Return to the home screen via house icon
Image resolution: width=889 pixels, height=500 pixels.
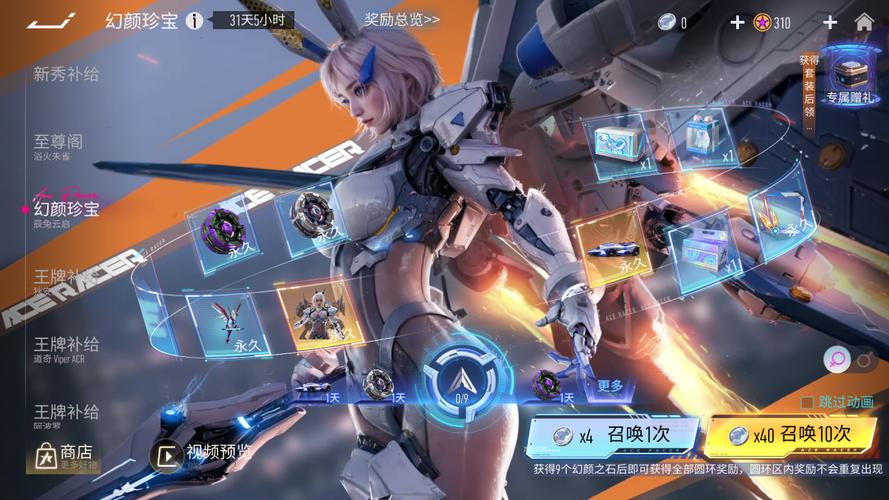tap(864, 22)
